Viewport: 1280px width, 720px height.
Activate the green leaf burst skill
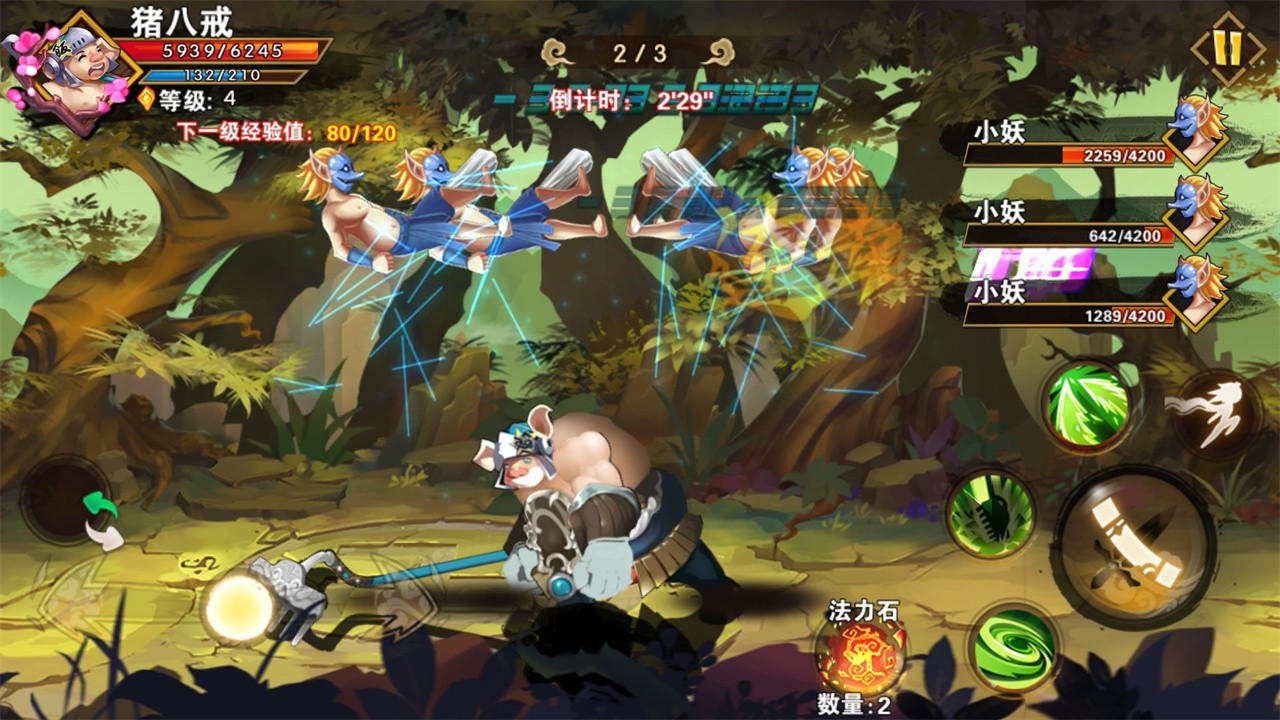point(1087,406)
